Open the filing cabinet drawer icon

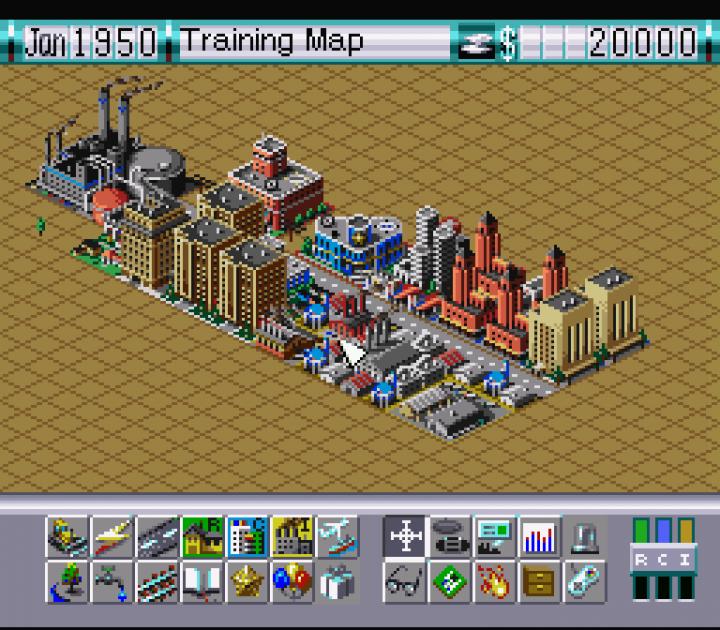point(540,581)
